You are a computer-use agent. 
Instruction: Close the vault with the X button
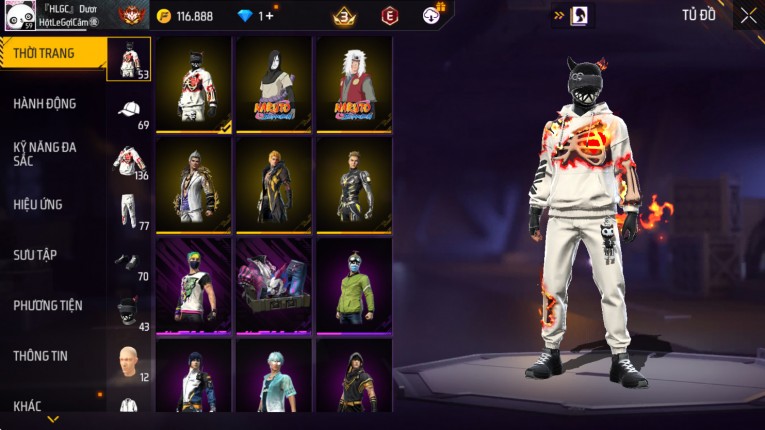coord(748,15)
